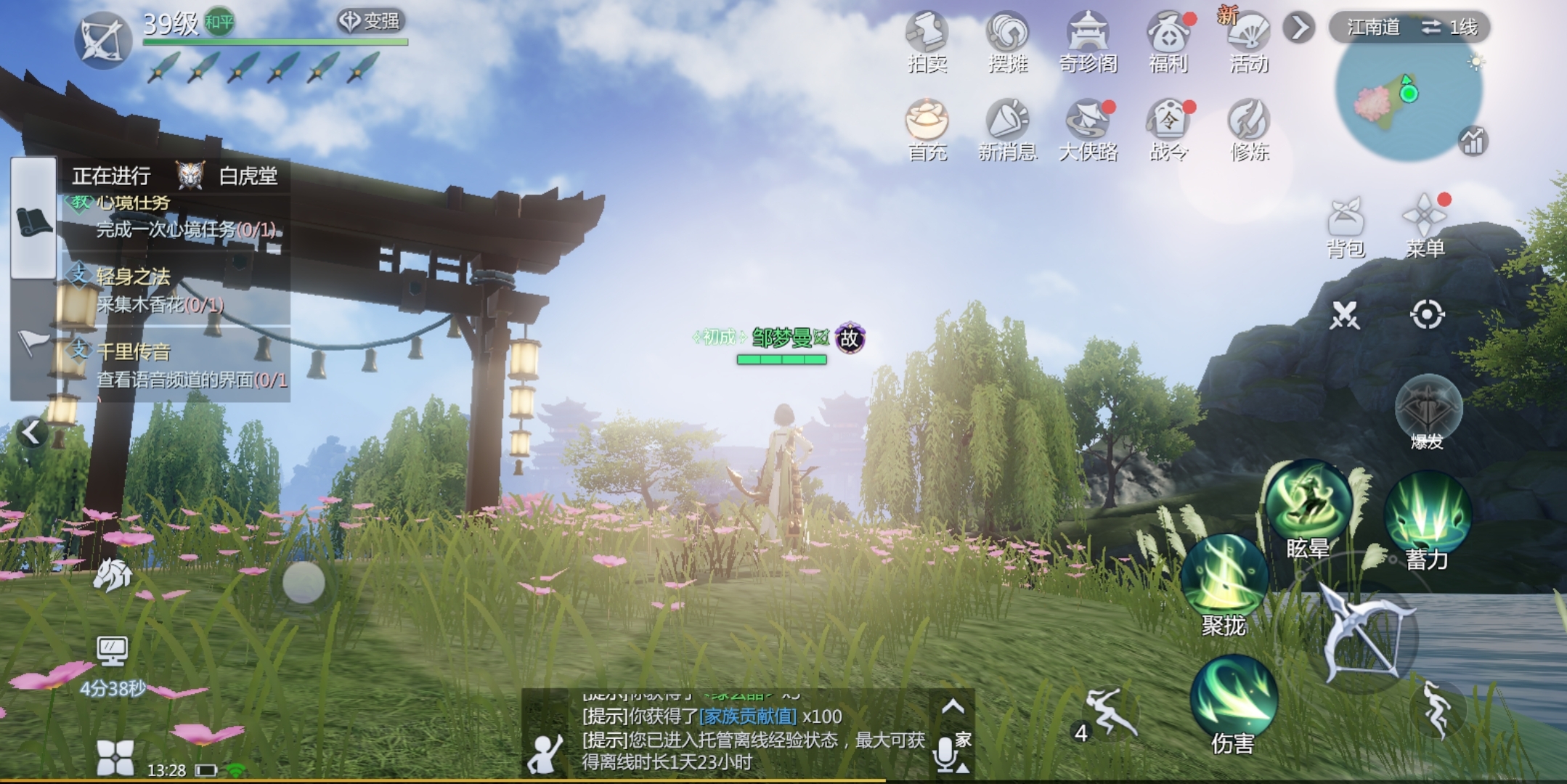Use the 聚拢 gather skill

1224,581
